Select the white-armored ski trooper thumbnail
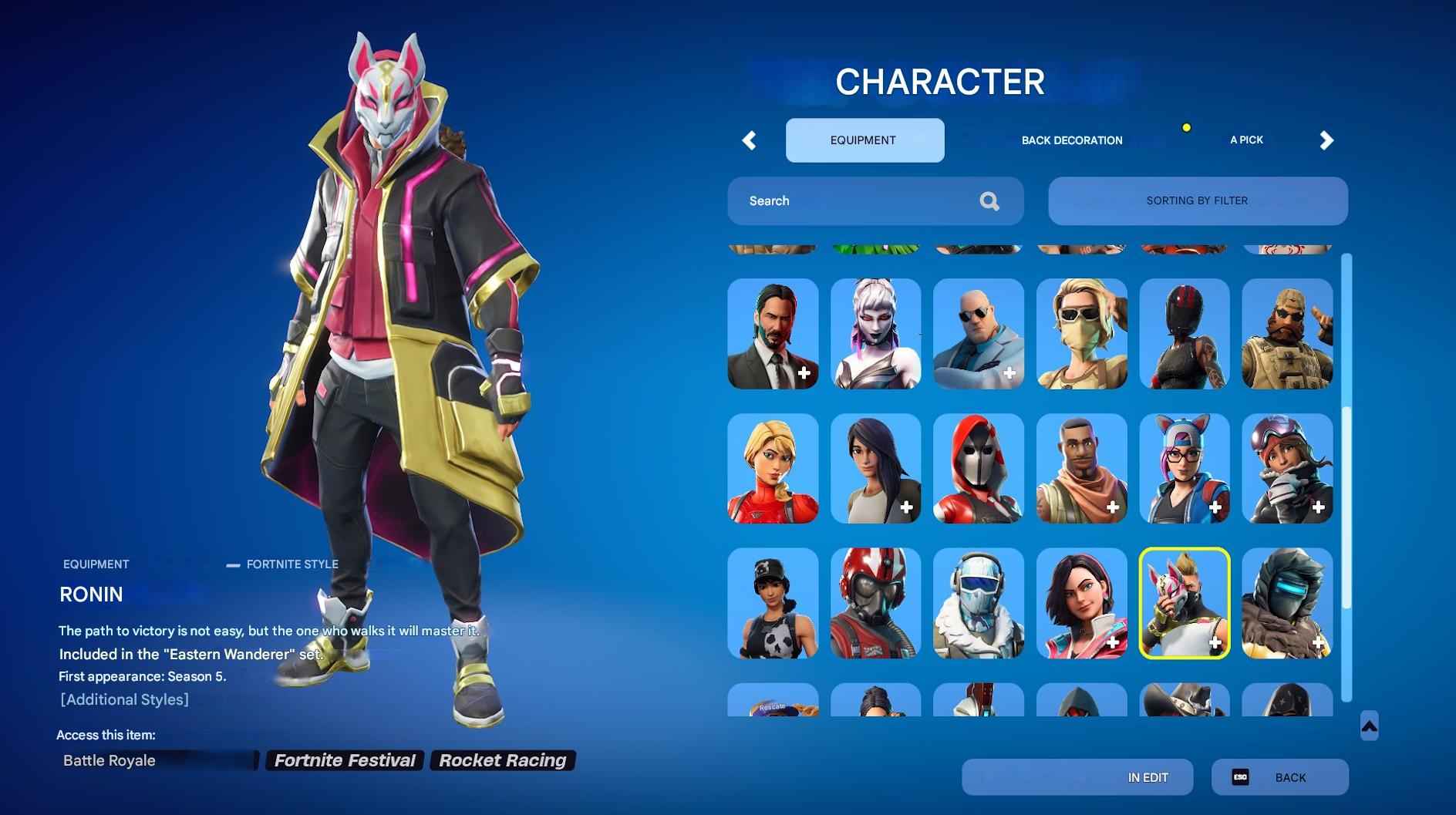Screen dimensions: 1456x815 [978, 604]
